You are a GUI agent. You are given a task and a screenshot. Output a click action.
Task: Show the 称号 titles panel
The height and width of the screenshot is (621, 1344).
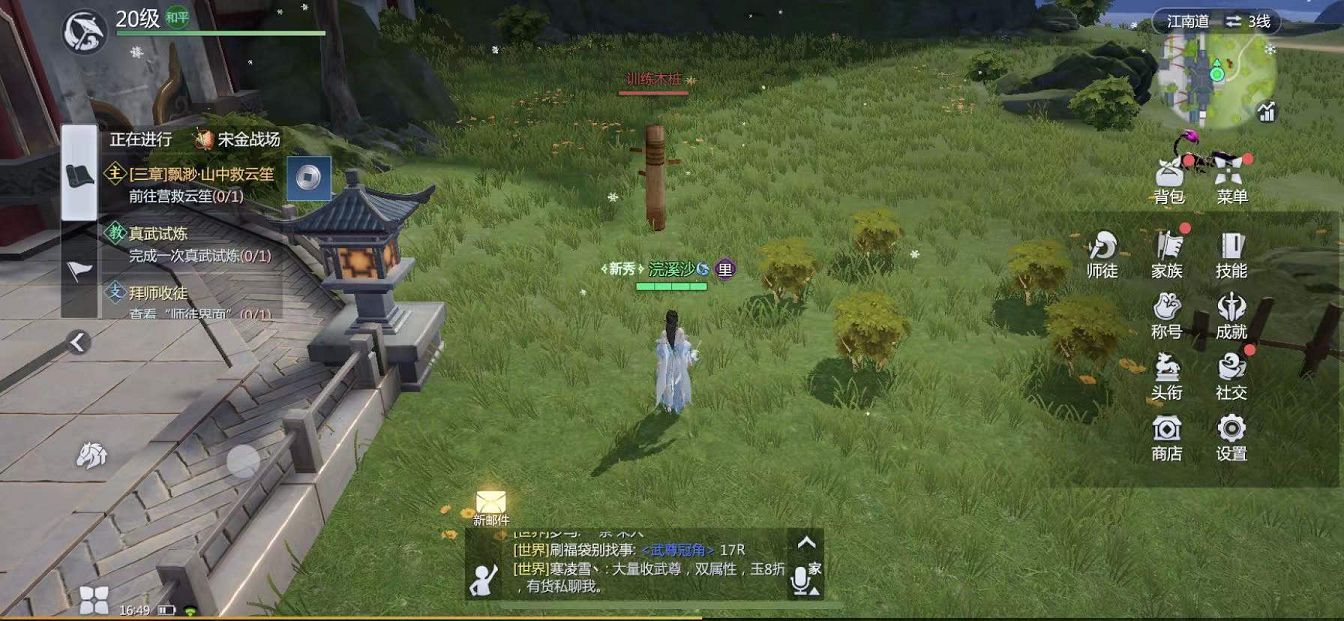click(x=1167, y=314)
